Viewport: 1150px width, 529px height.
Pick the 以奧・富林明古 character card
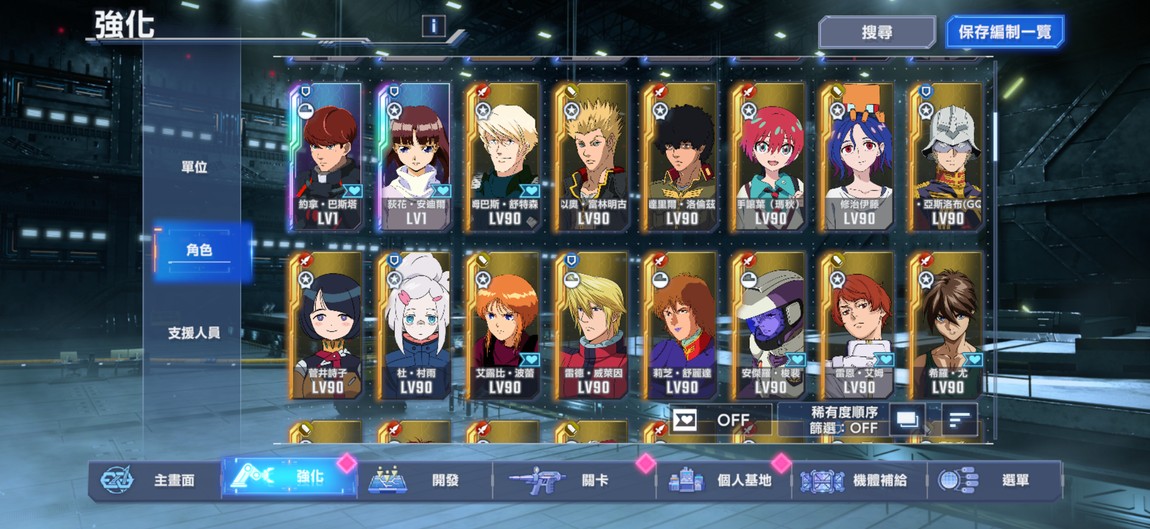[592, 157]
